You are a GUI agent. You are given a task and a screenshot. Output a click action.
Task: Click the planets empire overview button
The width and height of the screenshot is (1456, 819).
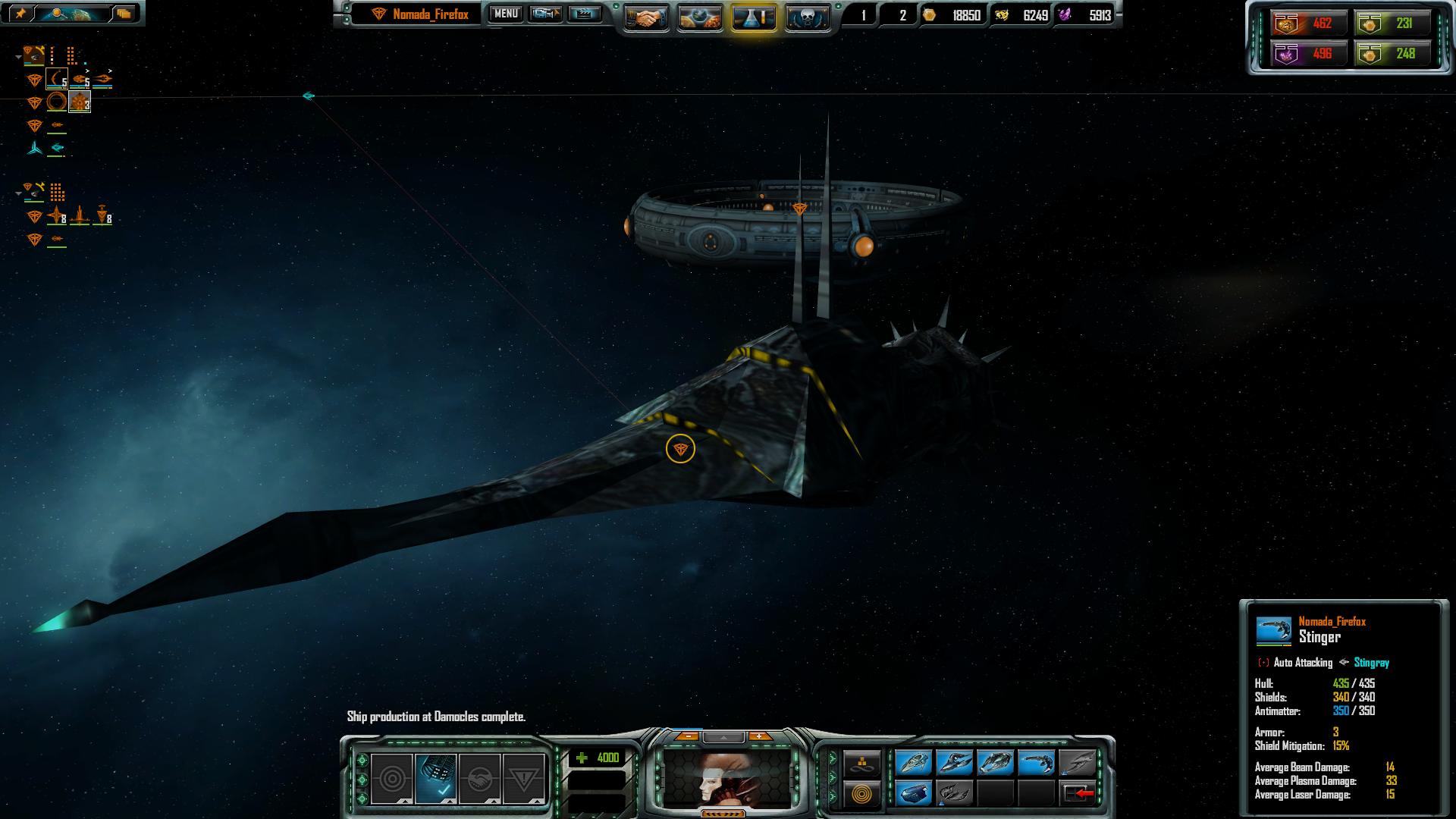click(700, 17)
